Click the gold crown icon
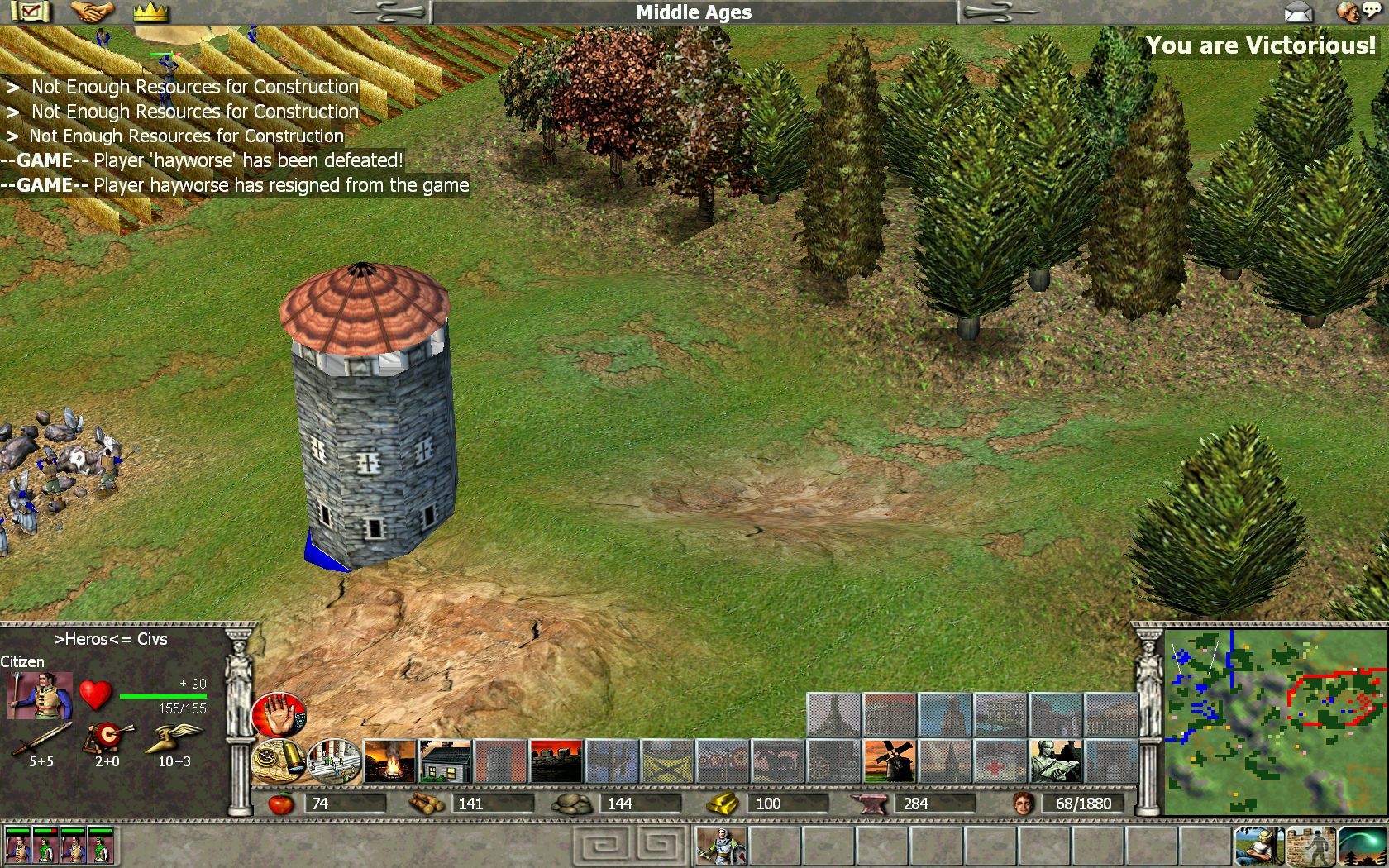 pyautogui.click(x=150, y=12)
